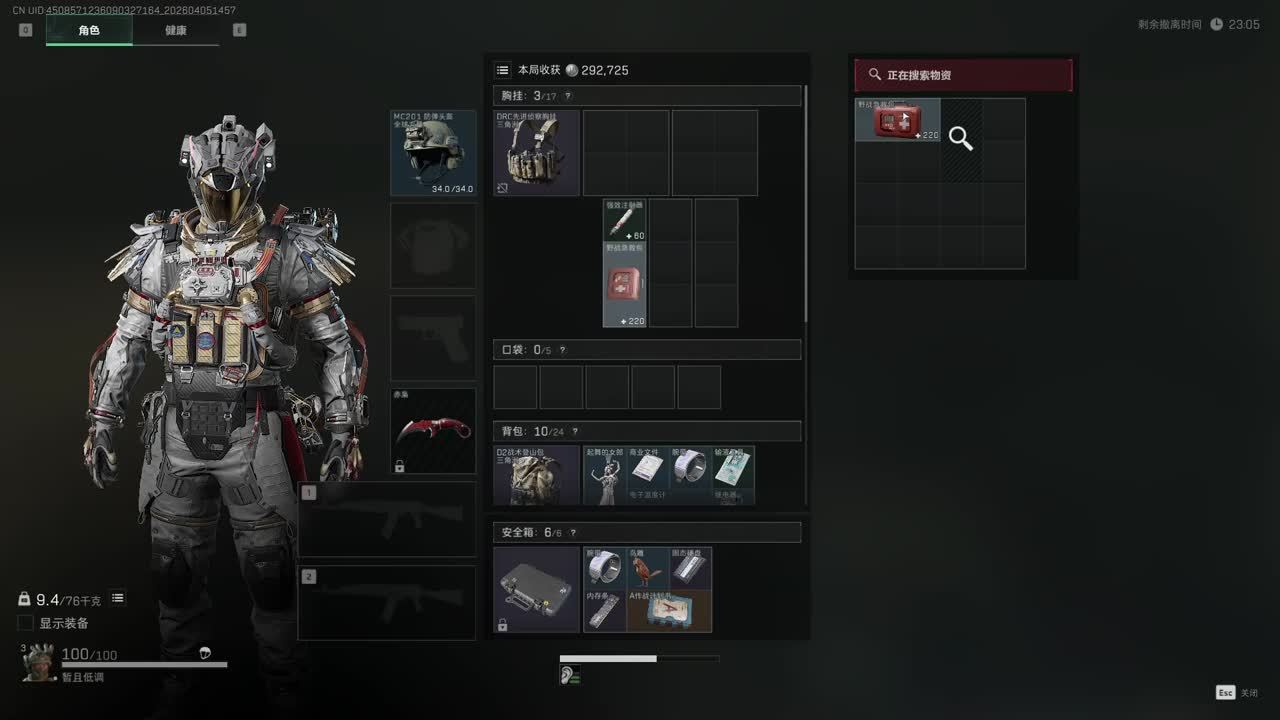This screenshot has width=1280, height=720.
Task: Pick the solid-state drive in safe box
Action: (x=690, y=568)
